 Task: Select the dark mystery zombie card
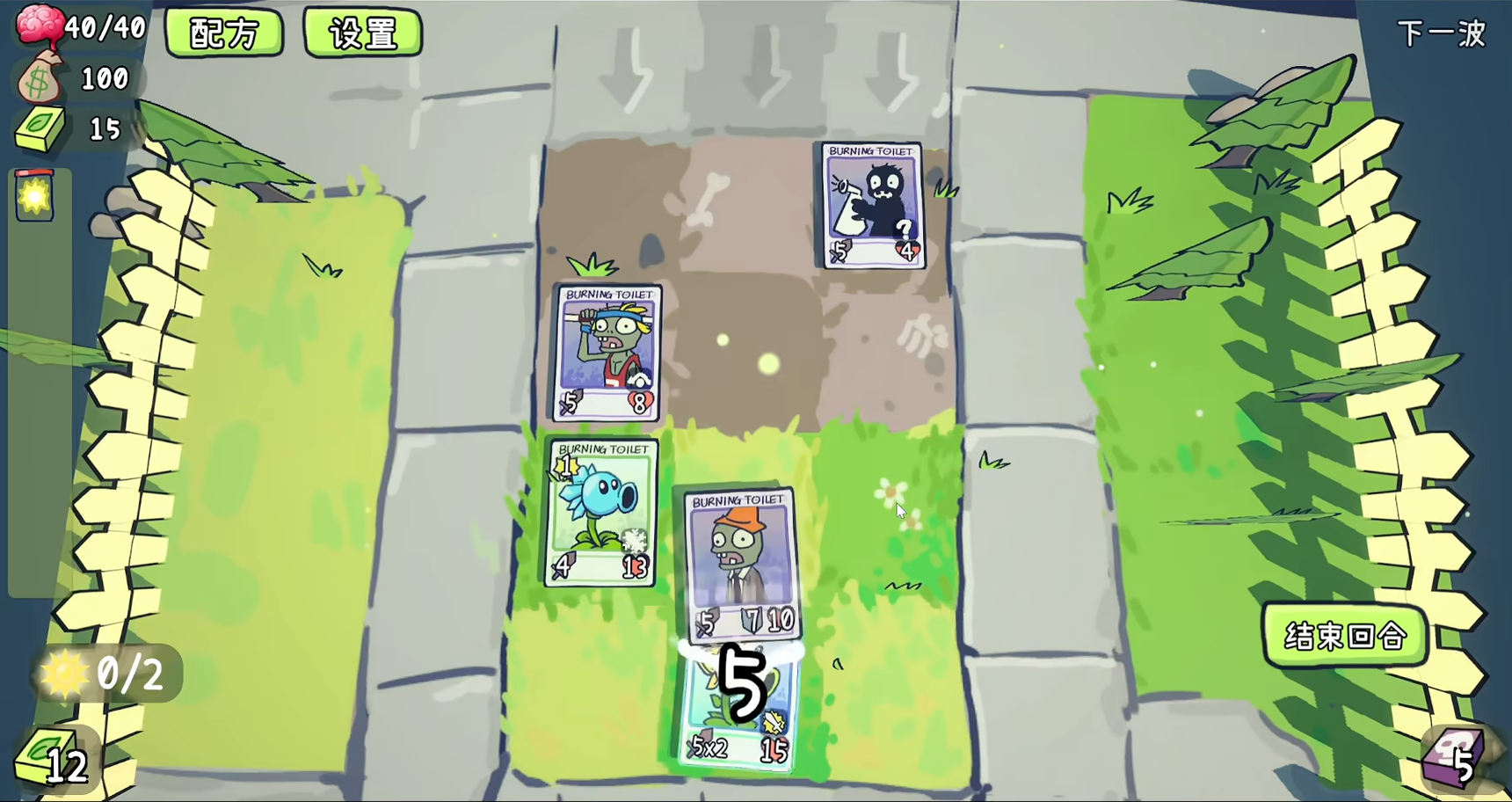click(x=871, y=205)
